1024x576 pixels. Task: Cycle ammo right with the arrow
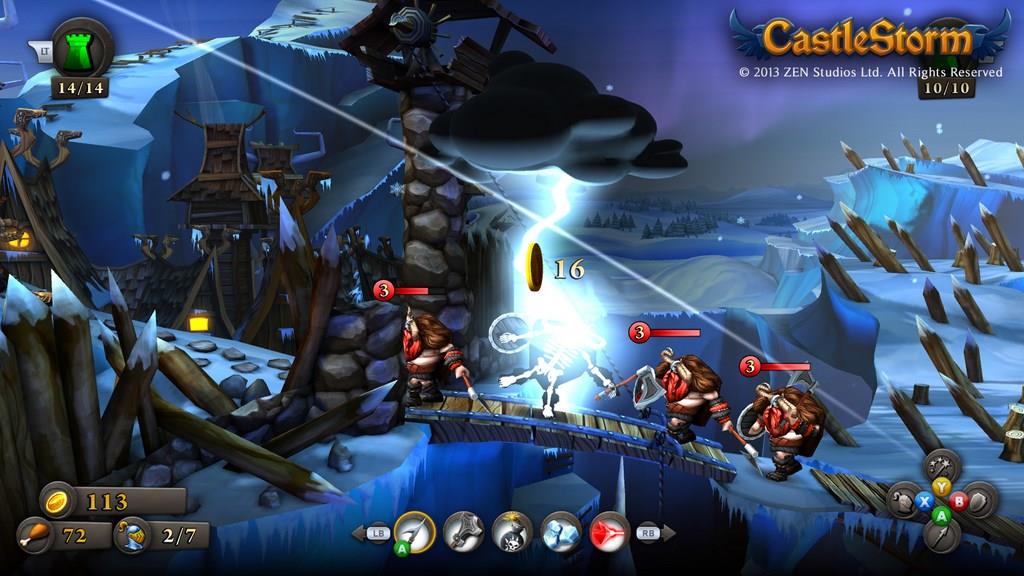[x=669, y=533]
